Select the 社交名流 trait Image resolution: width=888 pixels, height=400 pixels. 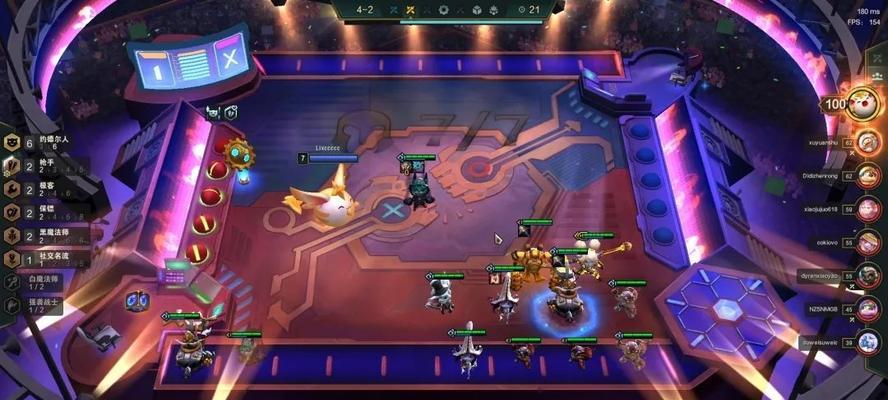[40, 258]
